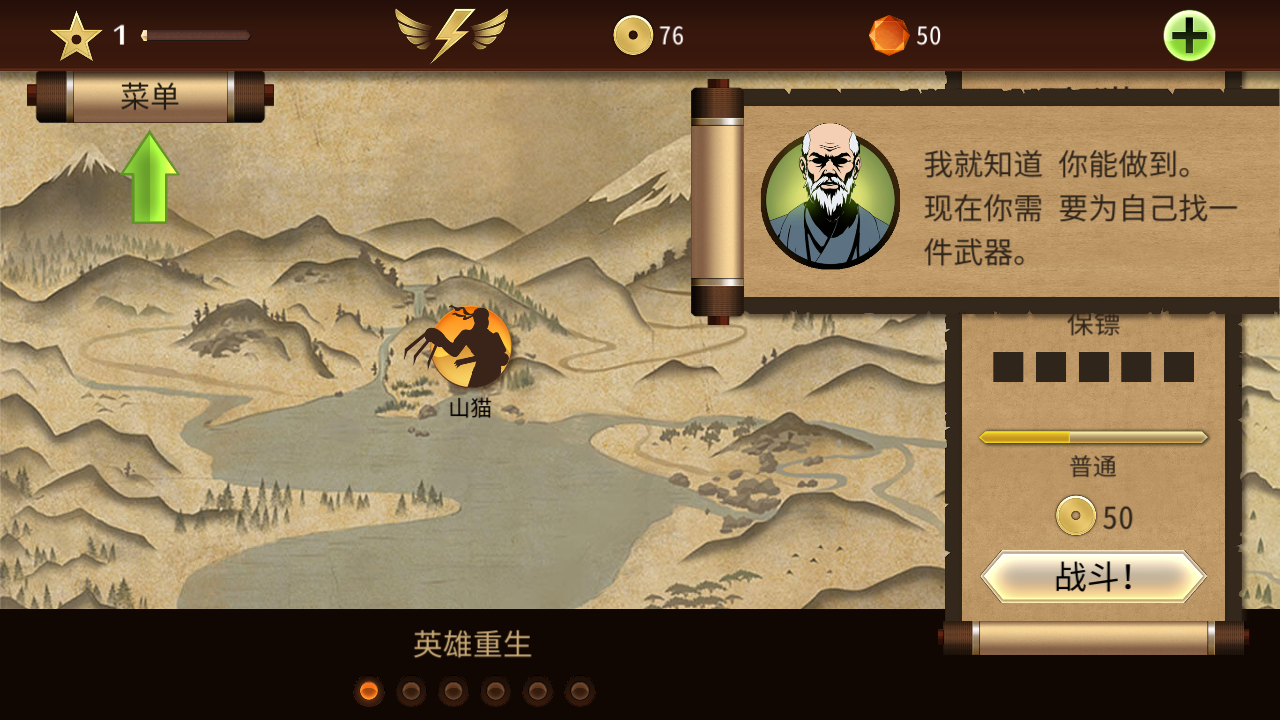Tap the red gem balance icon
This screenshot has height=720, width=1280.
[x=888, y=36]
